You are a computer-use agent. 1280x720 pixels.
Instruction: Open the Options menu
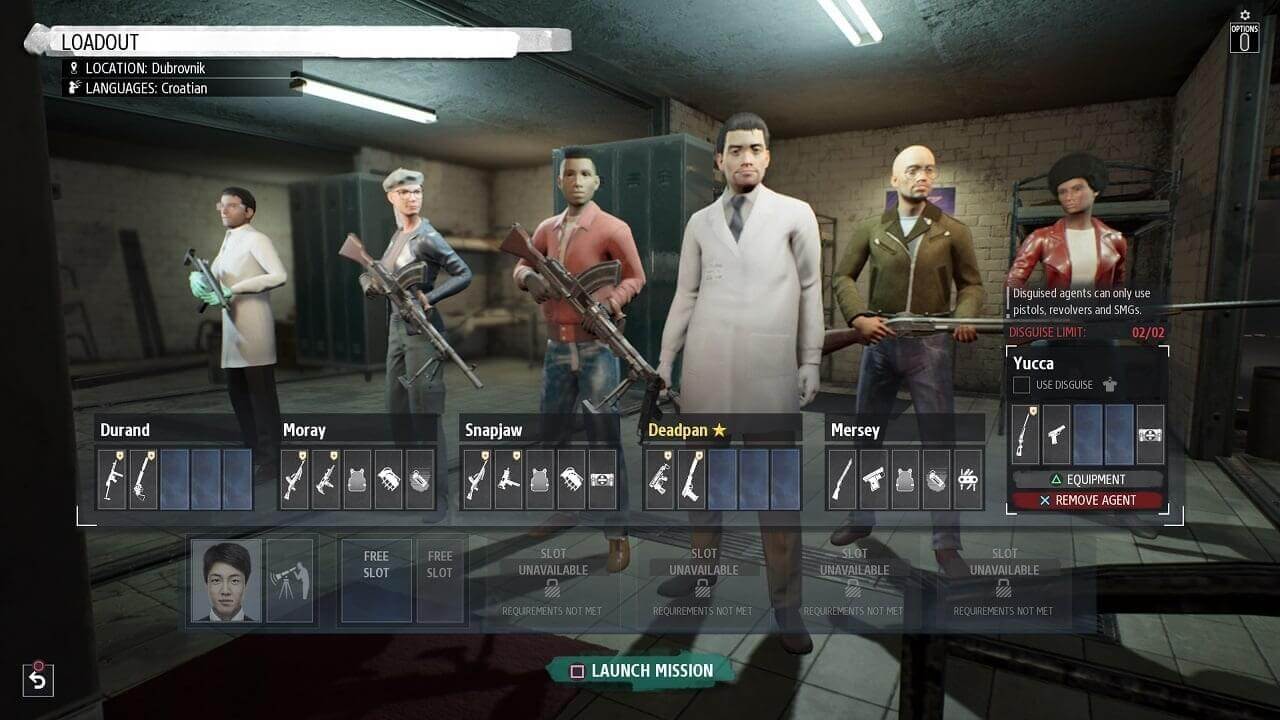tap(1244, 36)
